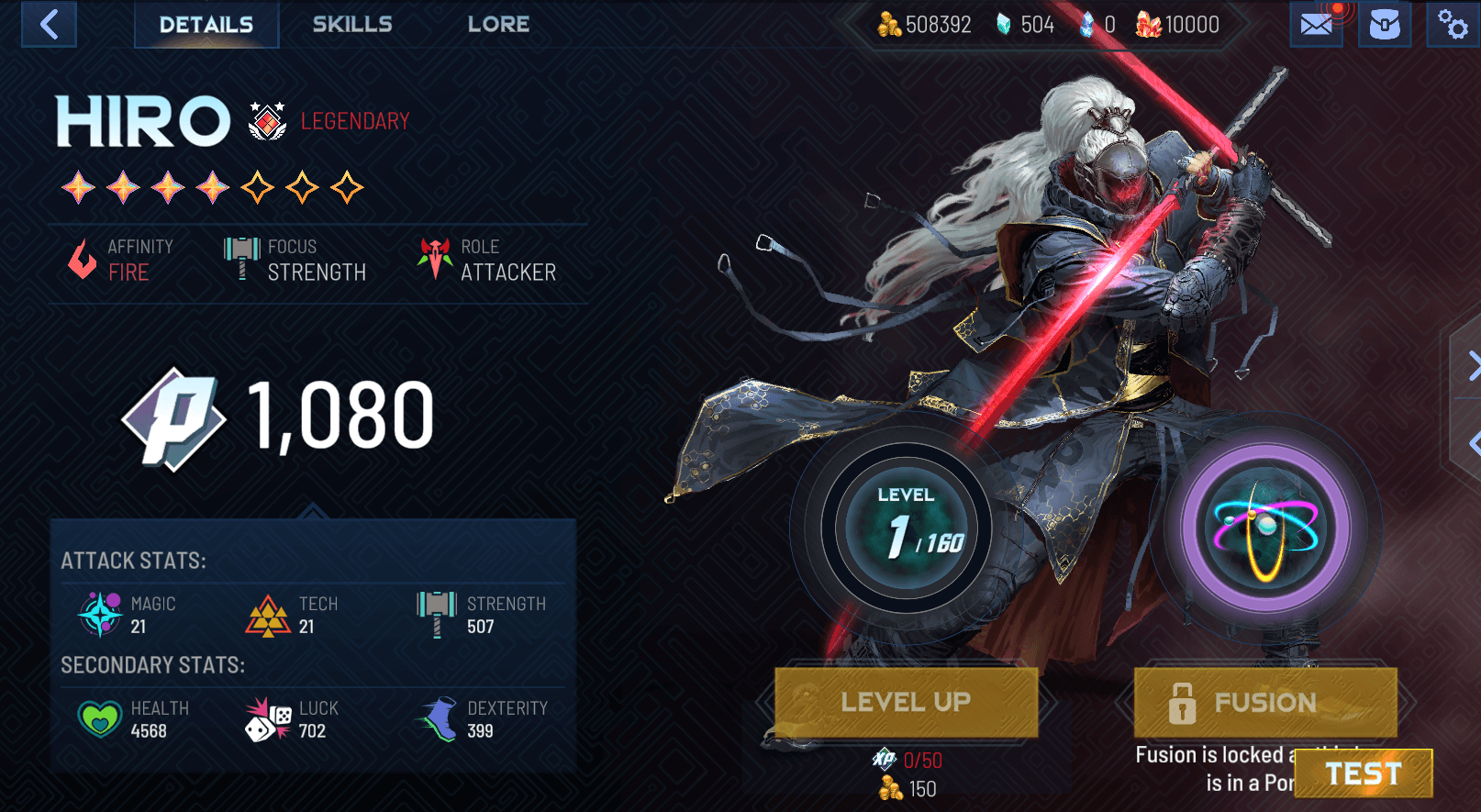The height and width of the screenshot is (812, 1481).
Task: Switch to the Skills tab
Action: point(352,25)
